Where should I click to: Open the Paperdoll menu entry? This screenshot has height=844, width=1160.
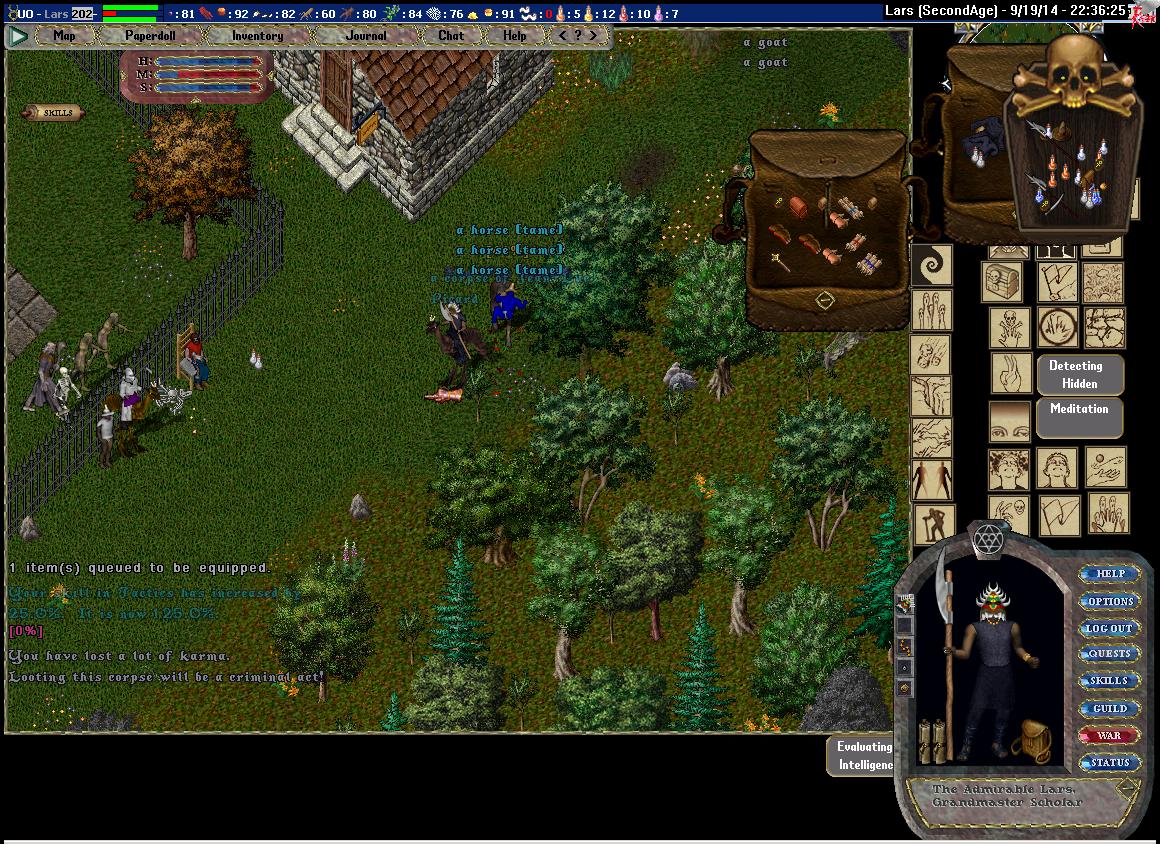click(150, 36)
